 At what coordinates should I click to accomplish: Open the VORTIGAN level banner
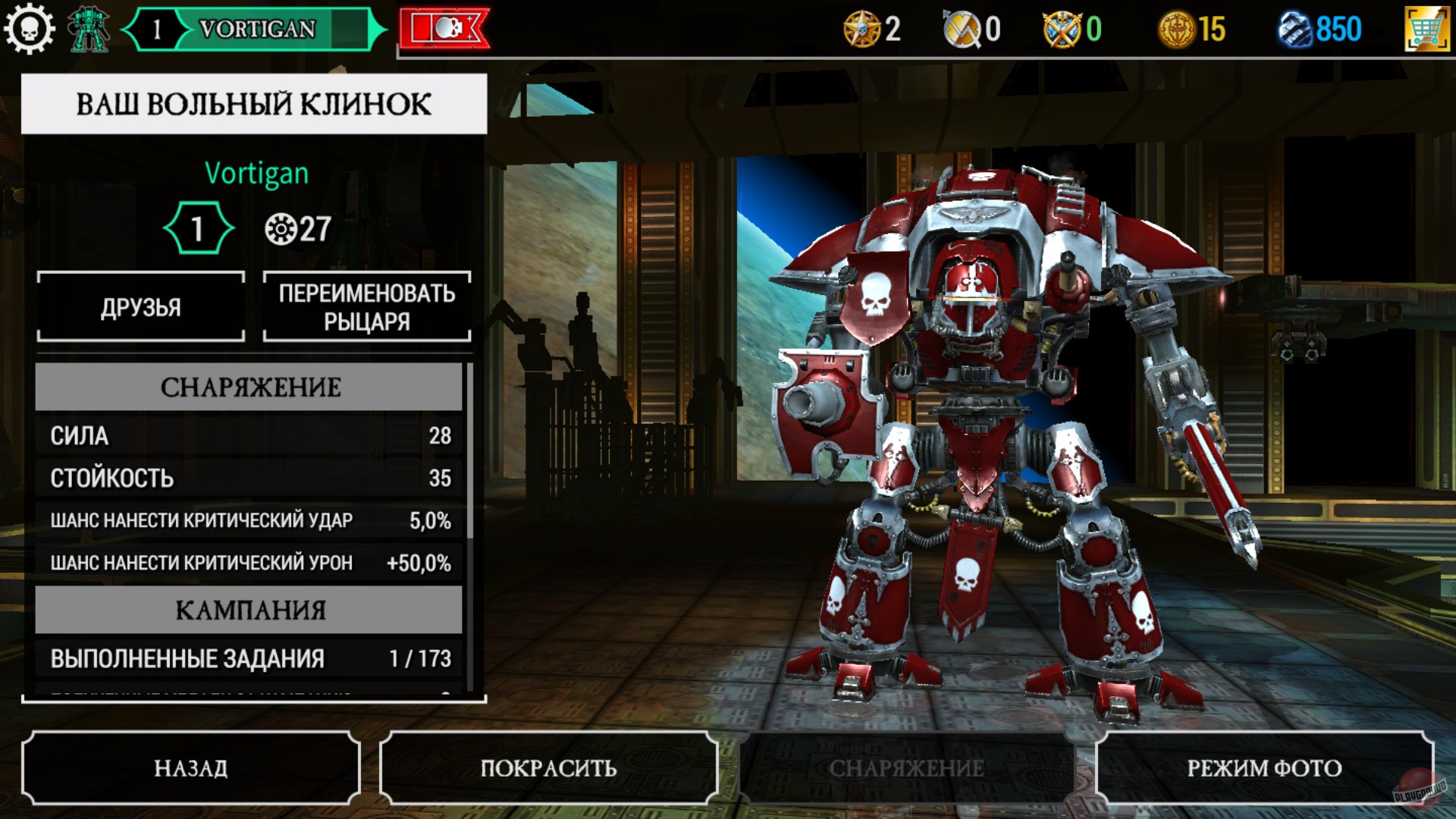250,29
